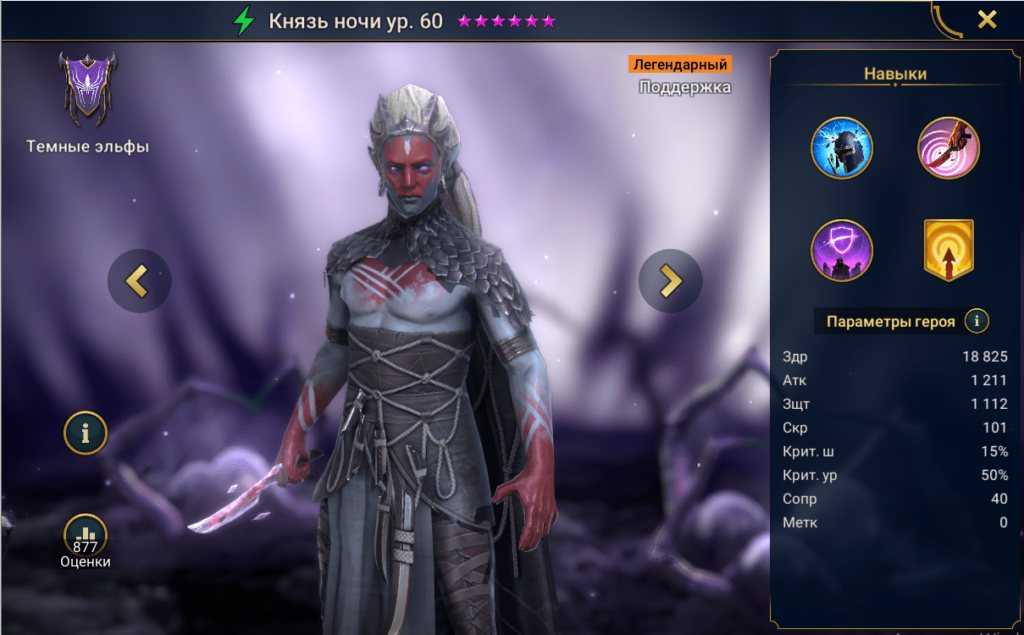Select the pink swirl dagger skill icon
Screen dimensions: 1024x635
[x=948, y=148]
